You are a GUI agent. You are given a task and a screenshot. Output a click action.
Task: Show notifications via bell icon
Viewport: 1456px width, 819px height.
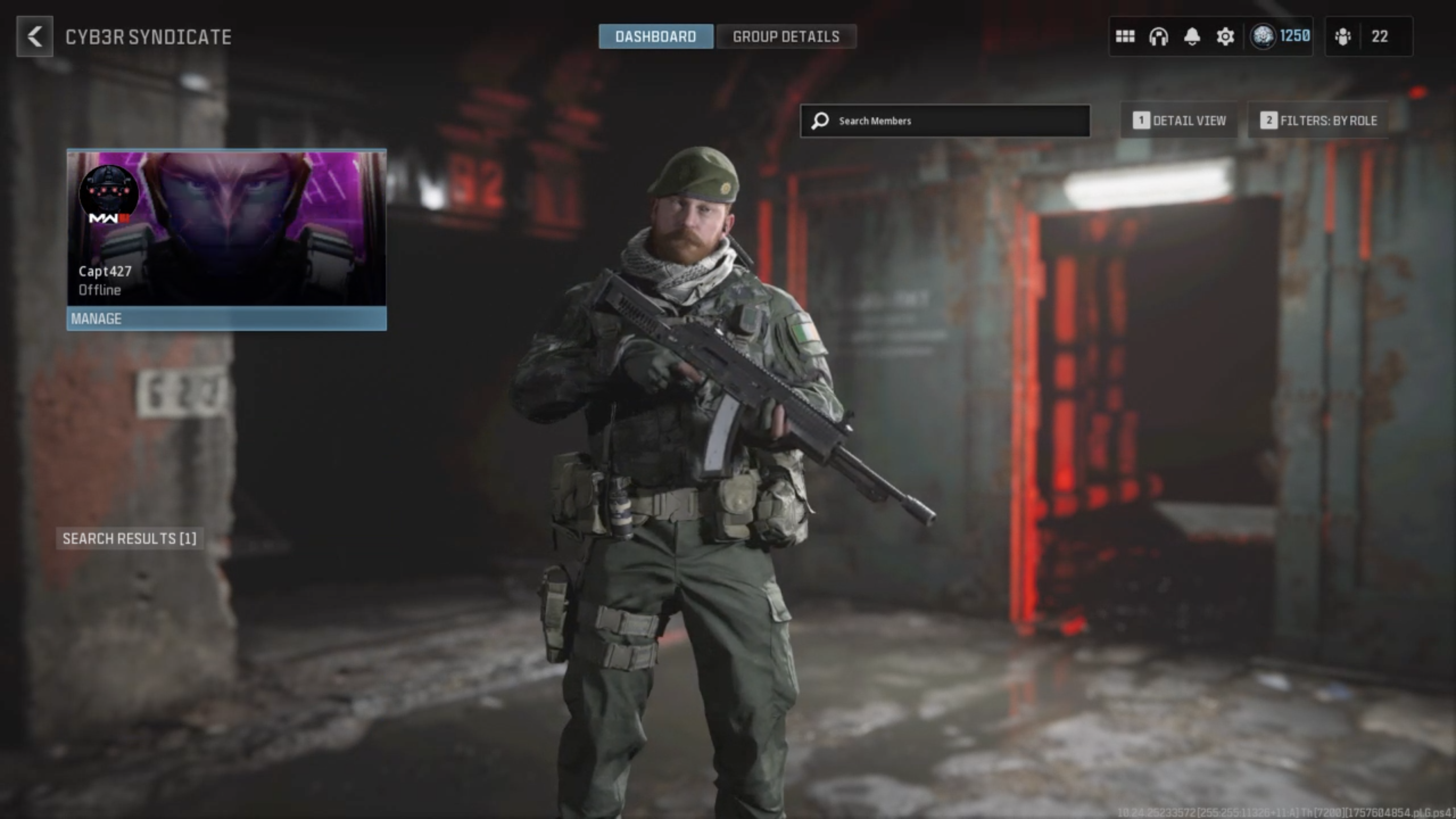[1192, 37]
